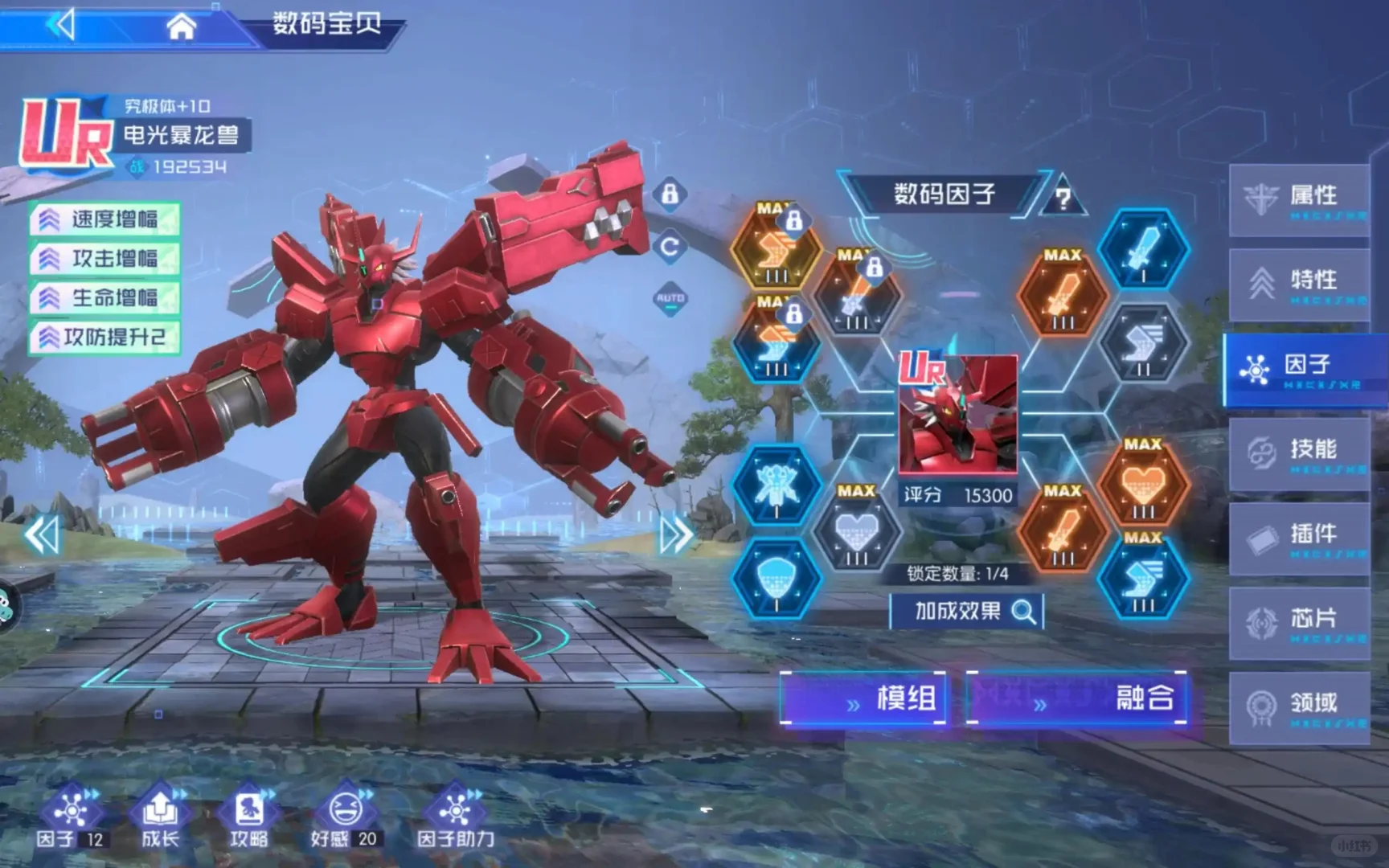Show the 领域 domain tab
This screenshot has height=868, width=1389.
tap(1299, 707)
